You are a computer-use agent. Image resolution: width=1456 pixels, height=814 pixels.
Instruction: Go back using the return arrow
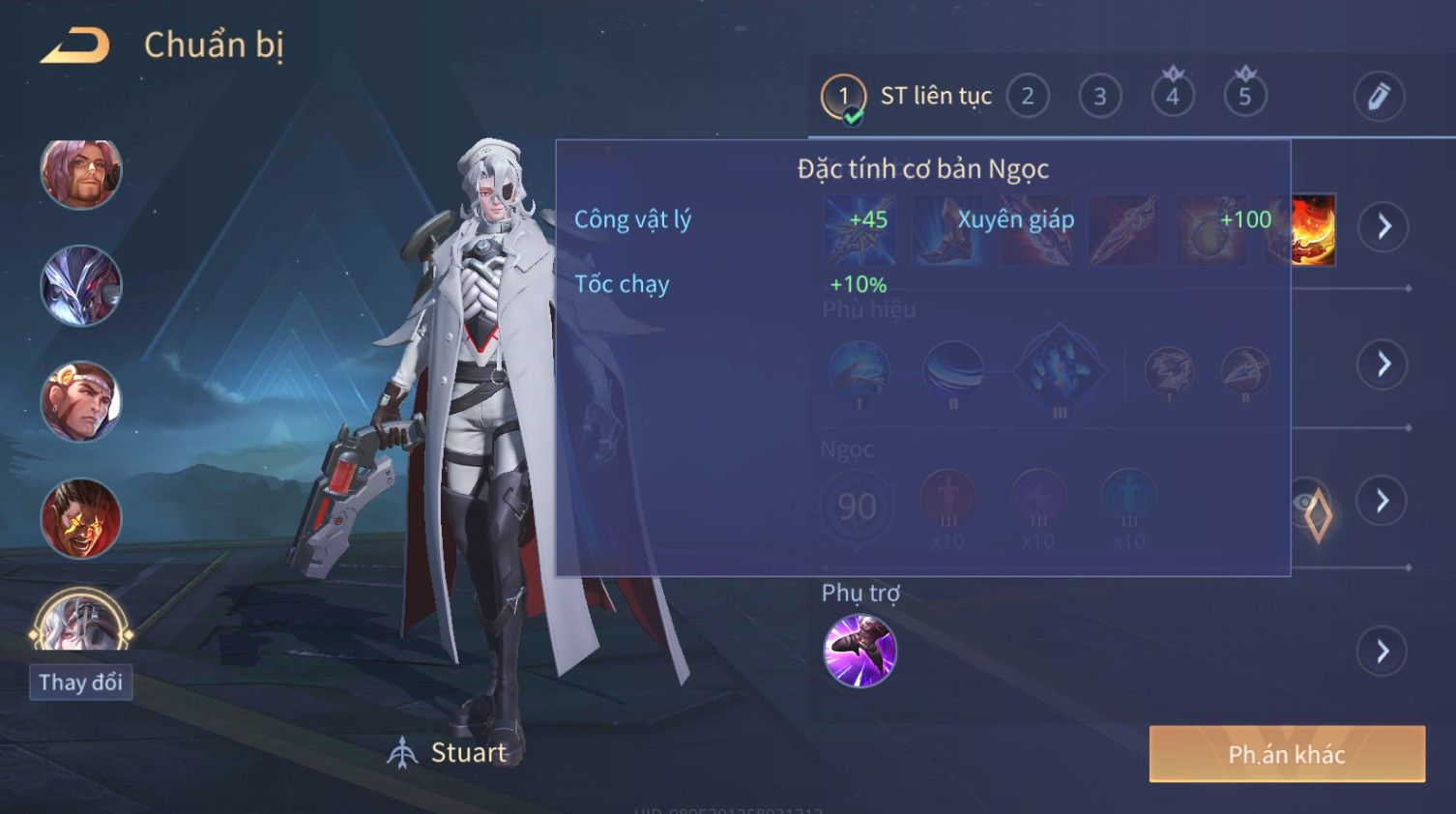[x=74, y=44]
